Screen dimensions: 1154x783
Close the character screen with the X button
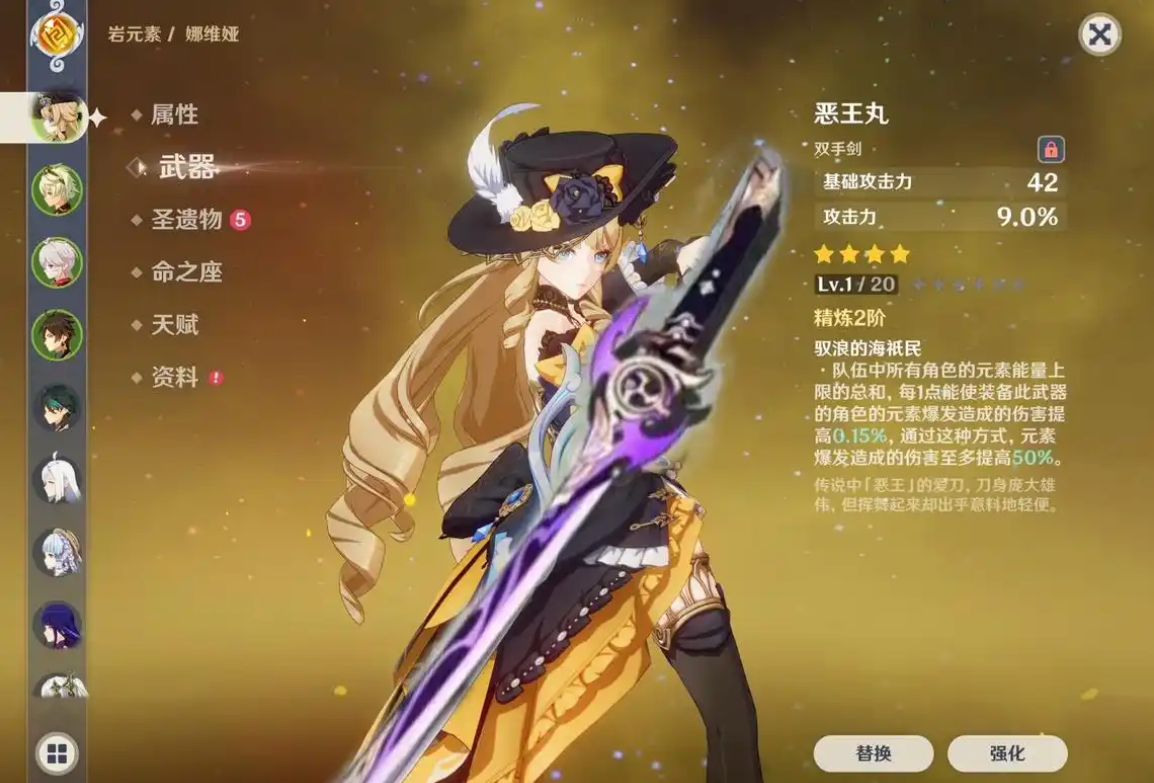[x=1099, y=35]
